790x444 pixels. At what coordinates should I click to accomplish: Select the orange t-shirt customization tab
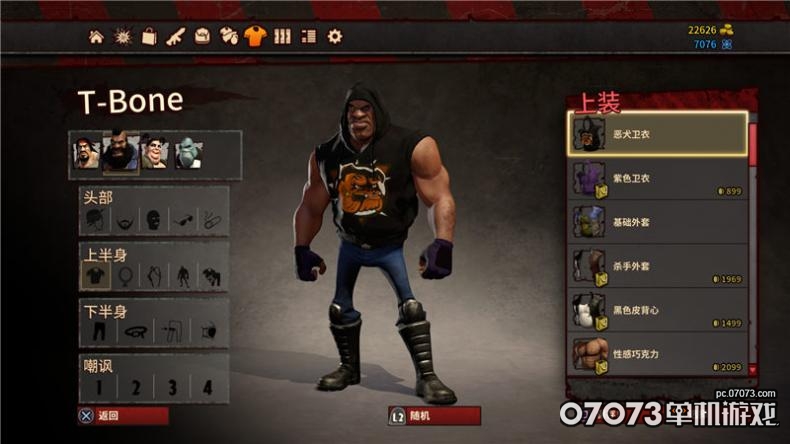pos(255,36)
